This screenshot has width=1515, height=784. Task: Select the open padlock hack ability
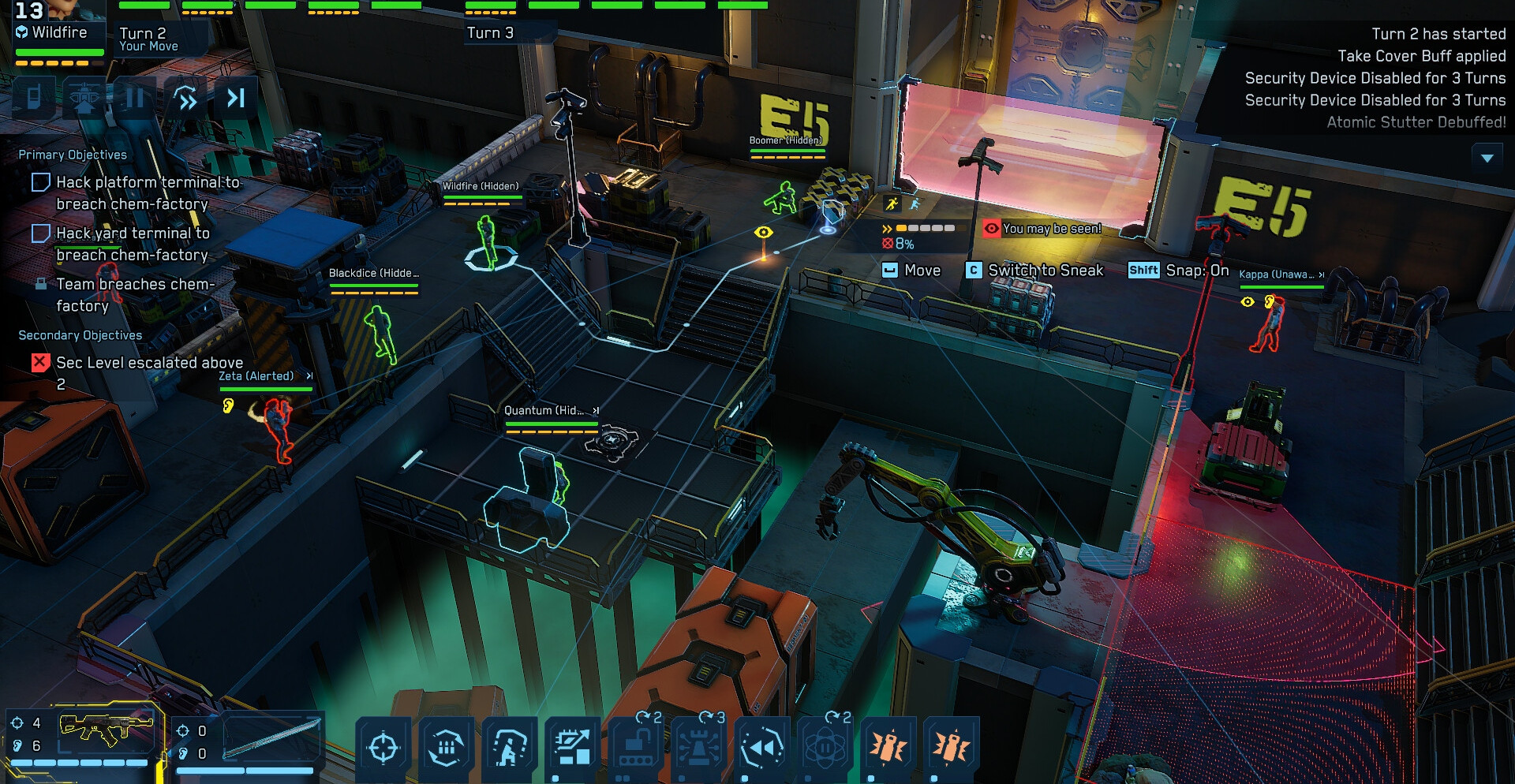point(636,747)
